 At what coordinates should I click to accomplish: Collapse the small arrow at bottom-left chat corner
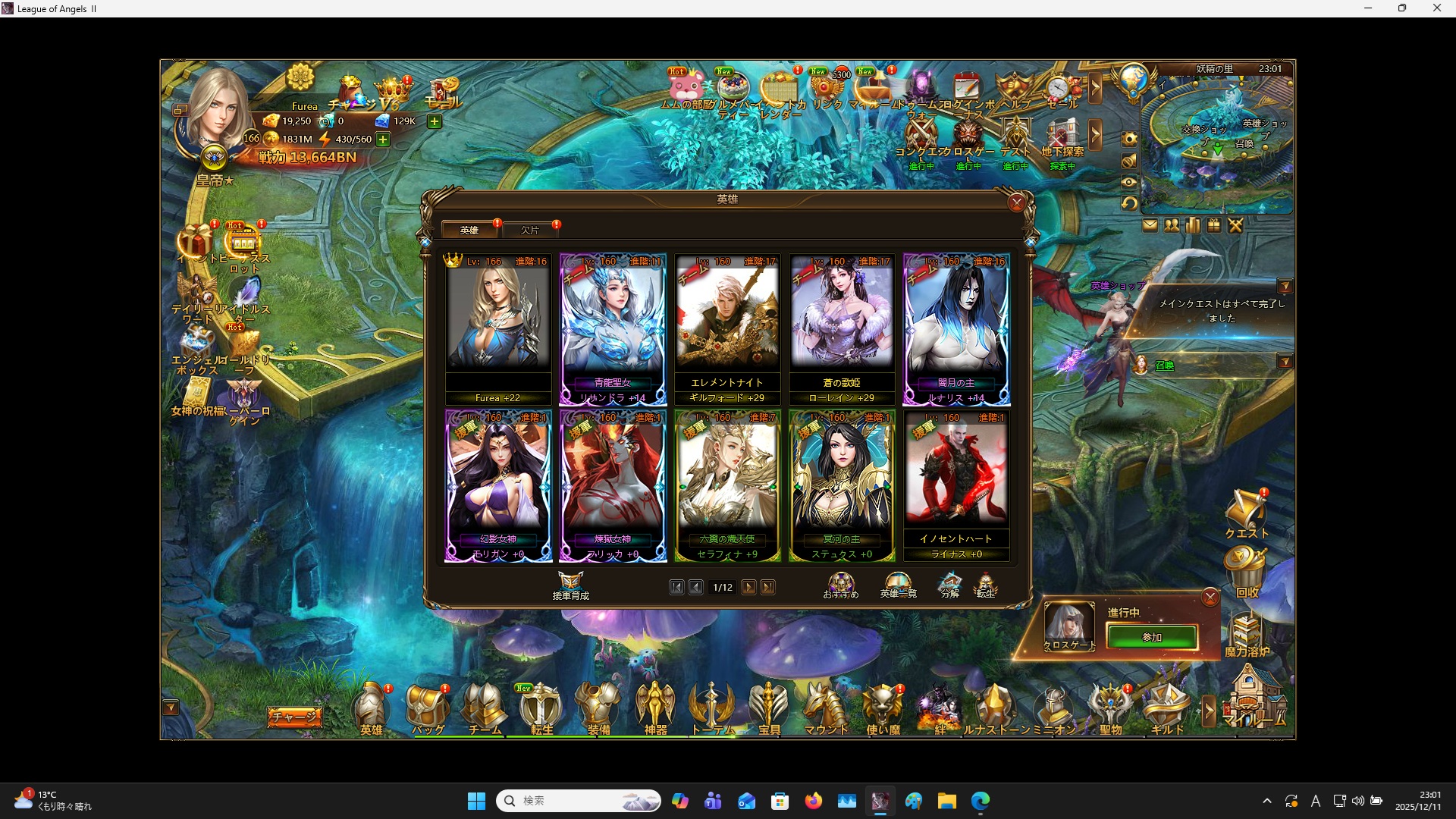(170, 707)
